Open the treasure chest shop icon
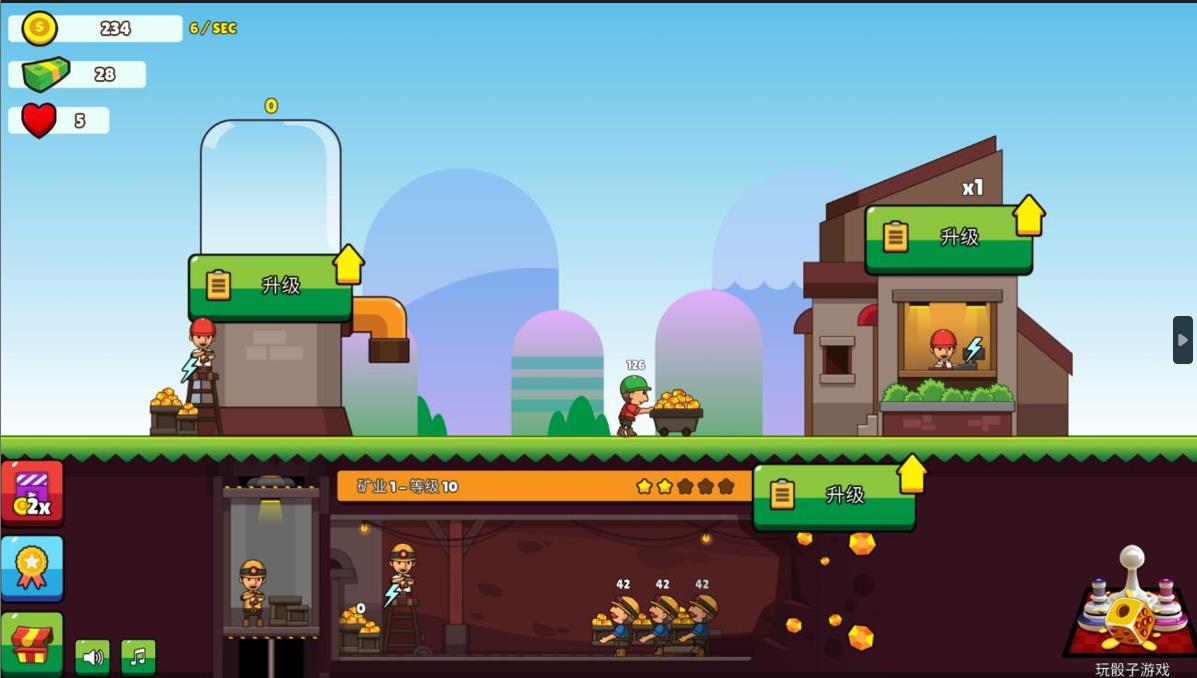1197x678 pixels. pos(32,643)
